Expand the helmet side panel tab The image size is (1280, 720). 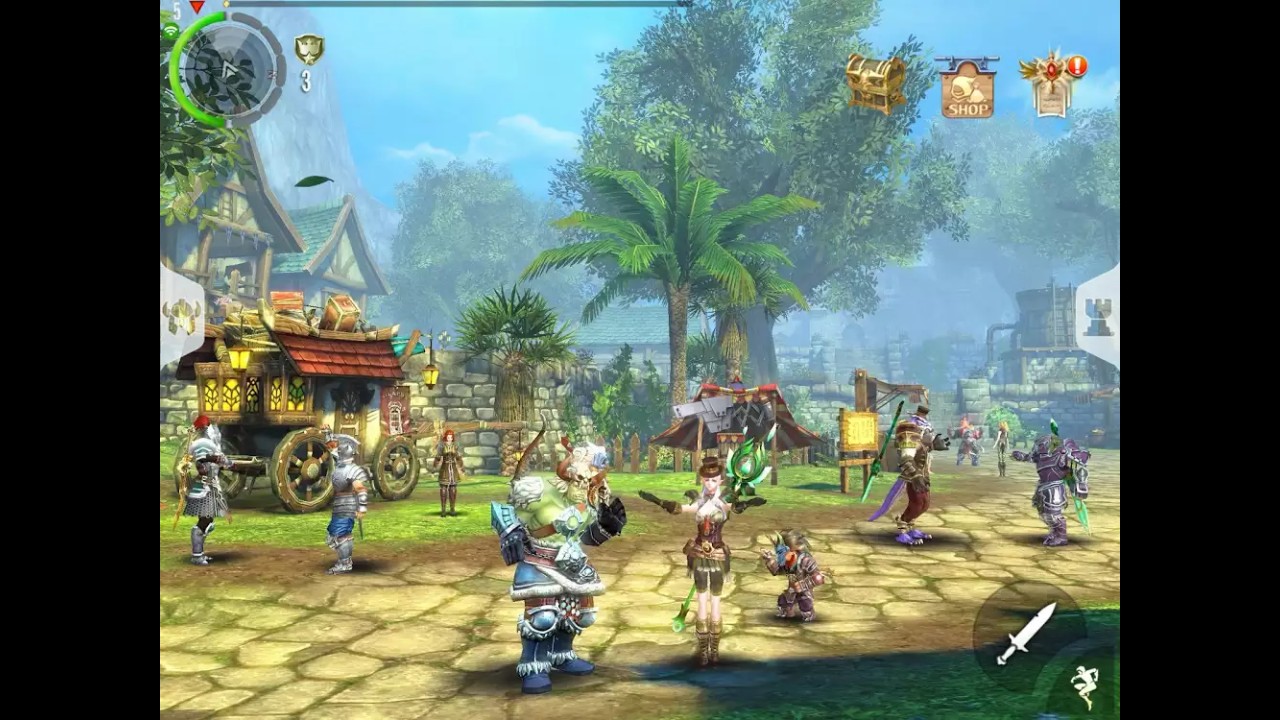pos(182,318)
